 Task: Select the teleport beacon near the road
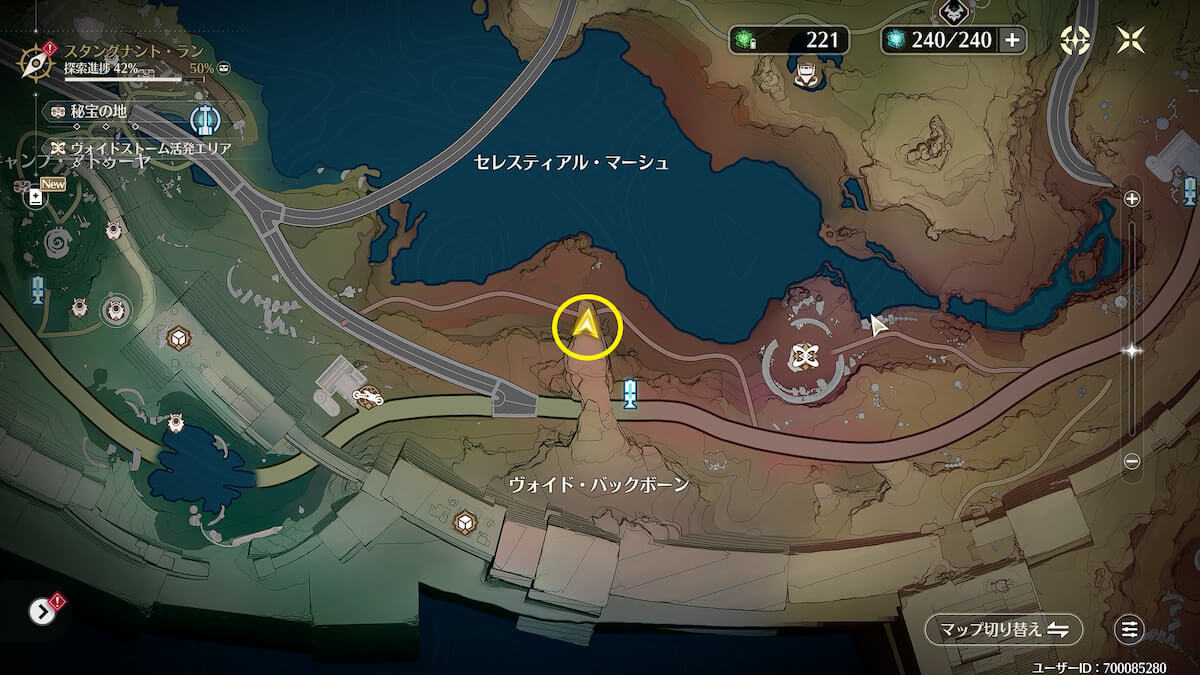(630, 394)
